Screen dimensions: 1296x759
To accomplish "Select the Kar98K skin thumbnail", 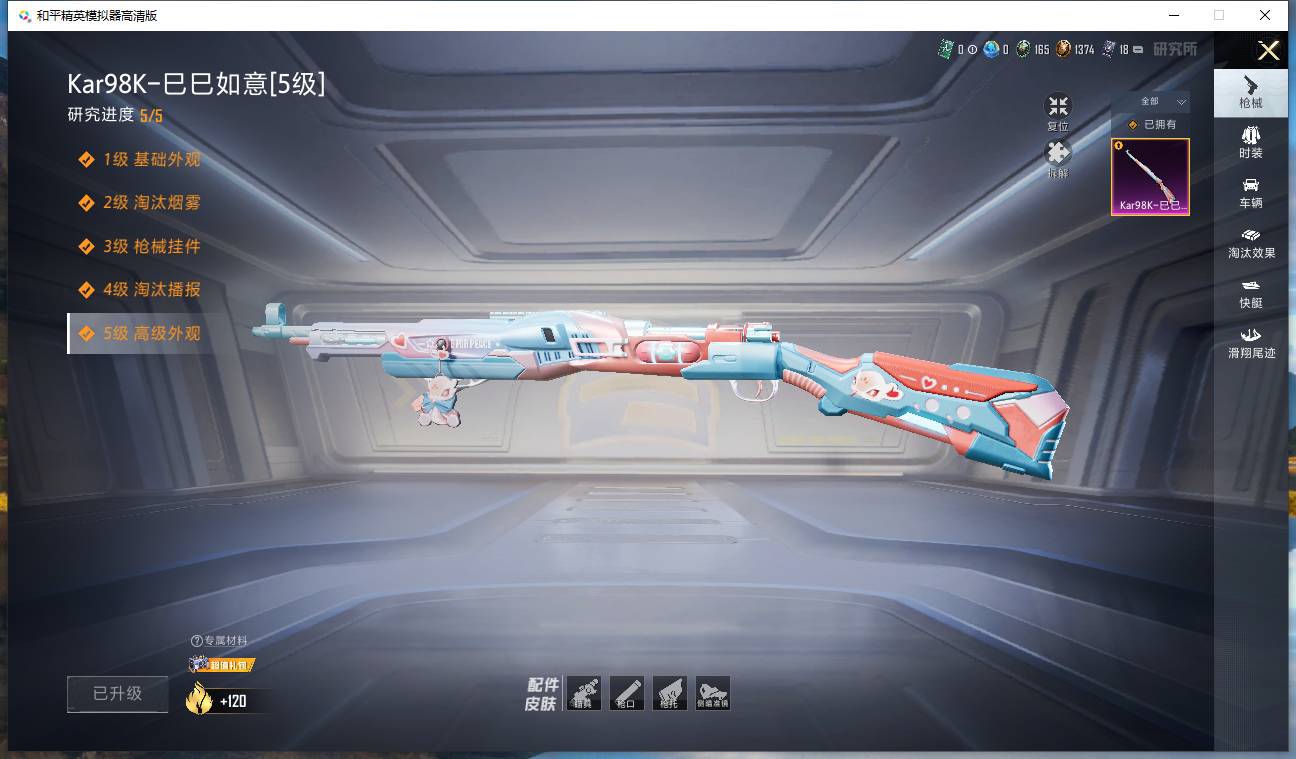I will tap(1150, 177).
